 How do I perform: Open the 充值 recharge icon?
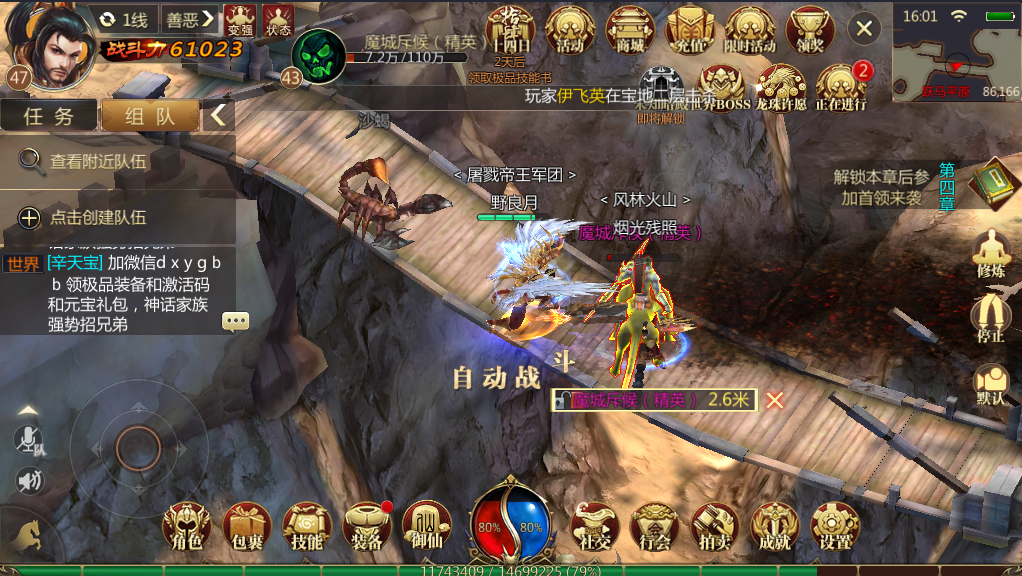click(x=689, y=29)
